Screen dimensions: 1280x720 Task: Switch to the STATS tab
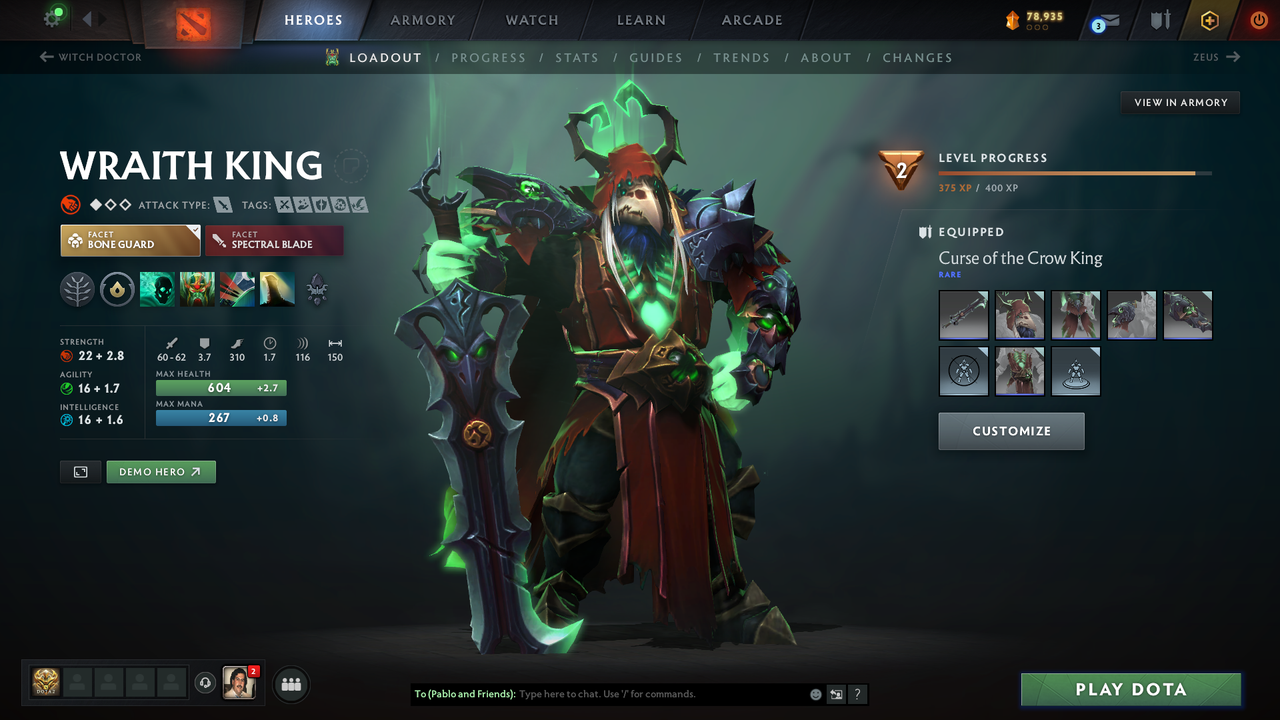(x=577, y=57)
